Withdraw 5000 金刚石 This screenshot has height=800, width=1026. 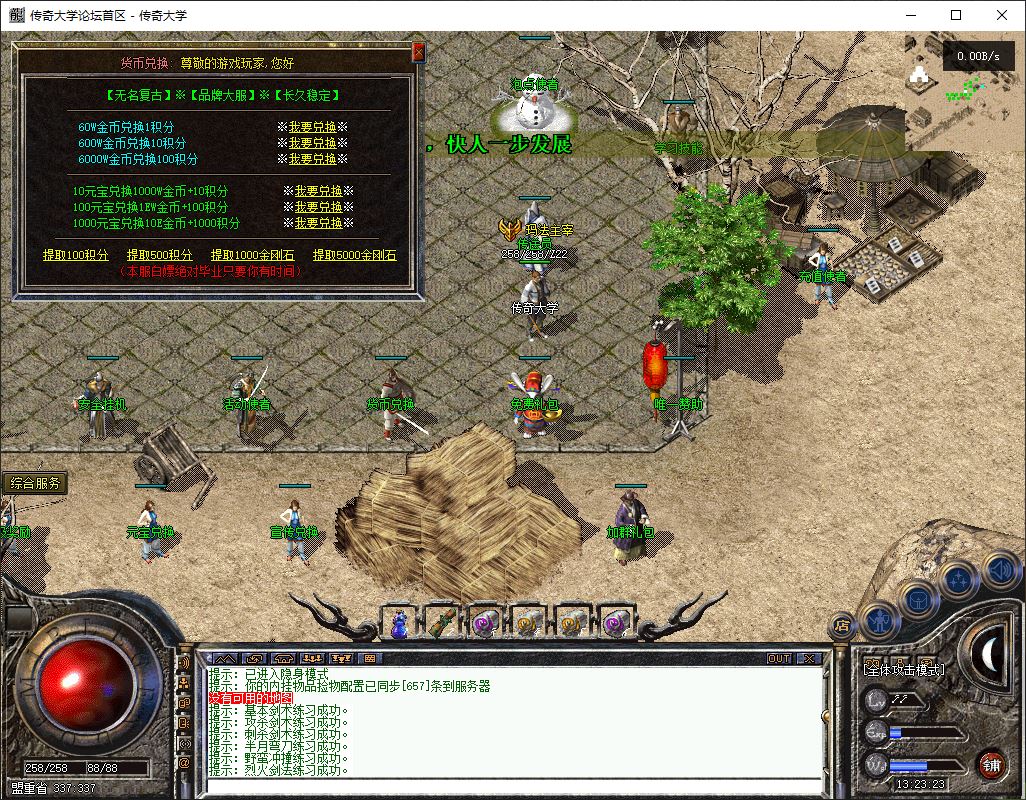pos(354,255)
